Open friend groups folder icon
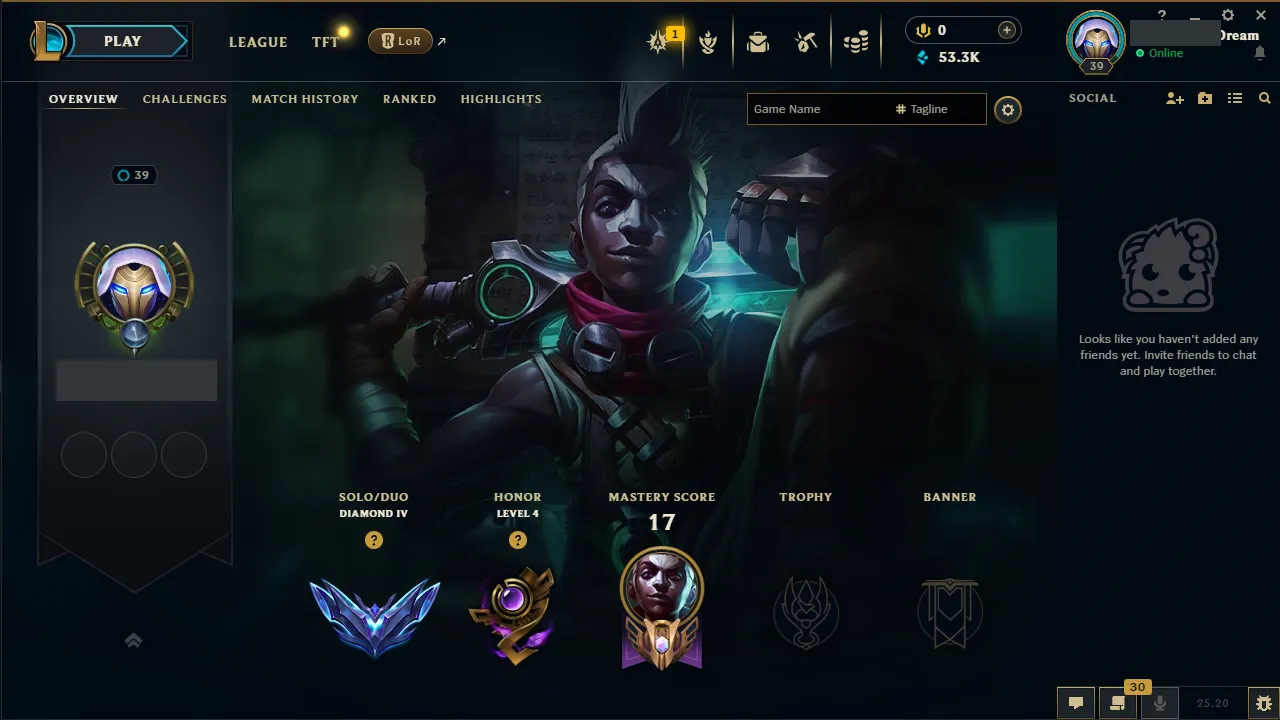1280x720 pixels. coord(1204,98)
